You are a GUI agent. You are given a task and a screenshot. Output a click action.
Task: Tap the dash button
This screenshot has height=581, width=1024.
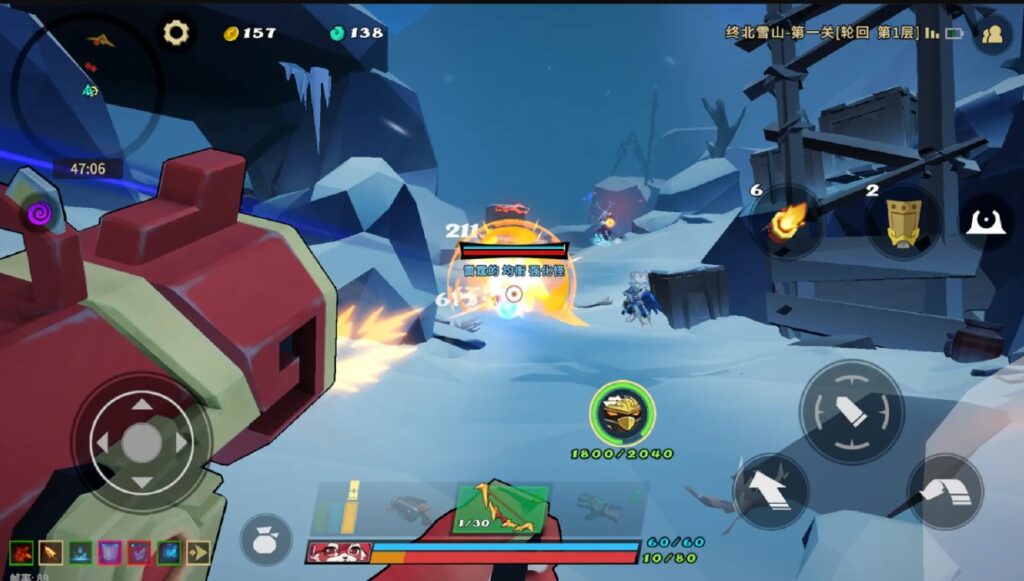(x=944, y=491)
